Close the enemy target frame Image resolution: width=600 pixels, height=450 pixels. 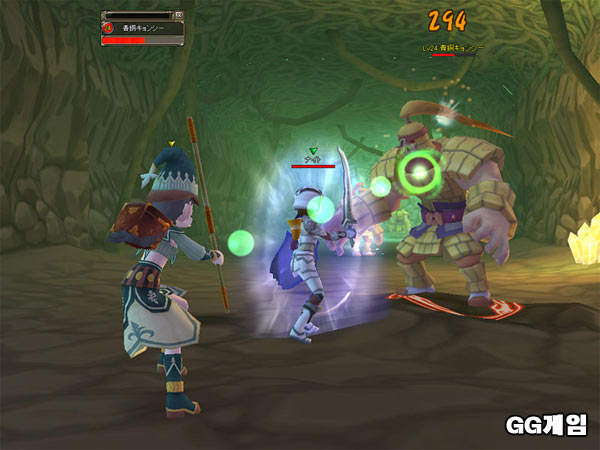coord(179,16)
